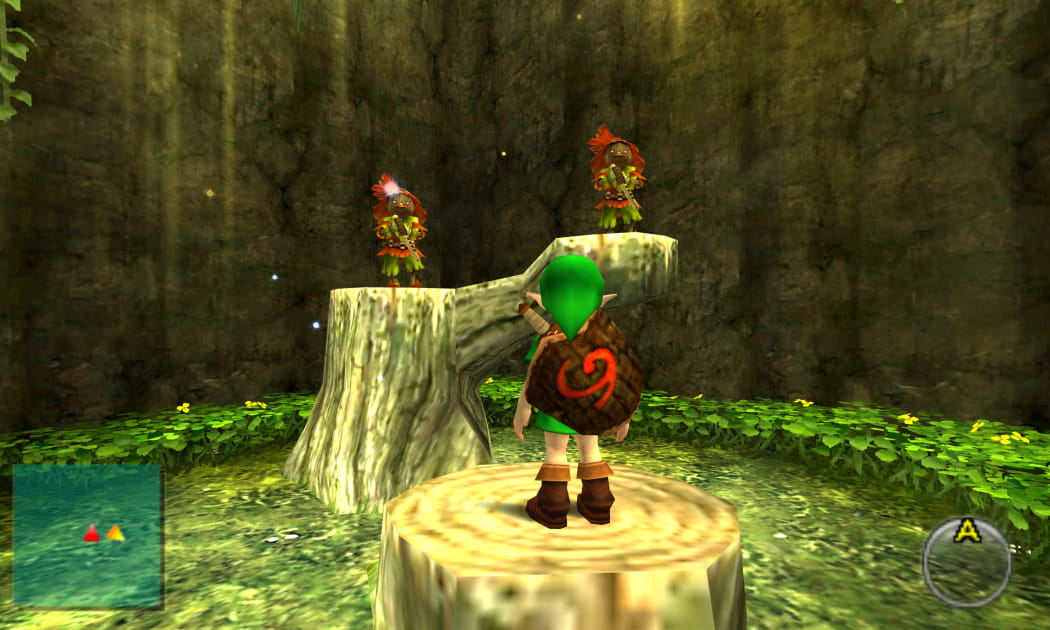Open the minimap in the corner

pyautogui.click(x=87, y=535)
